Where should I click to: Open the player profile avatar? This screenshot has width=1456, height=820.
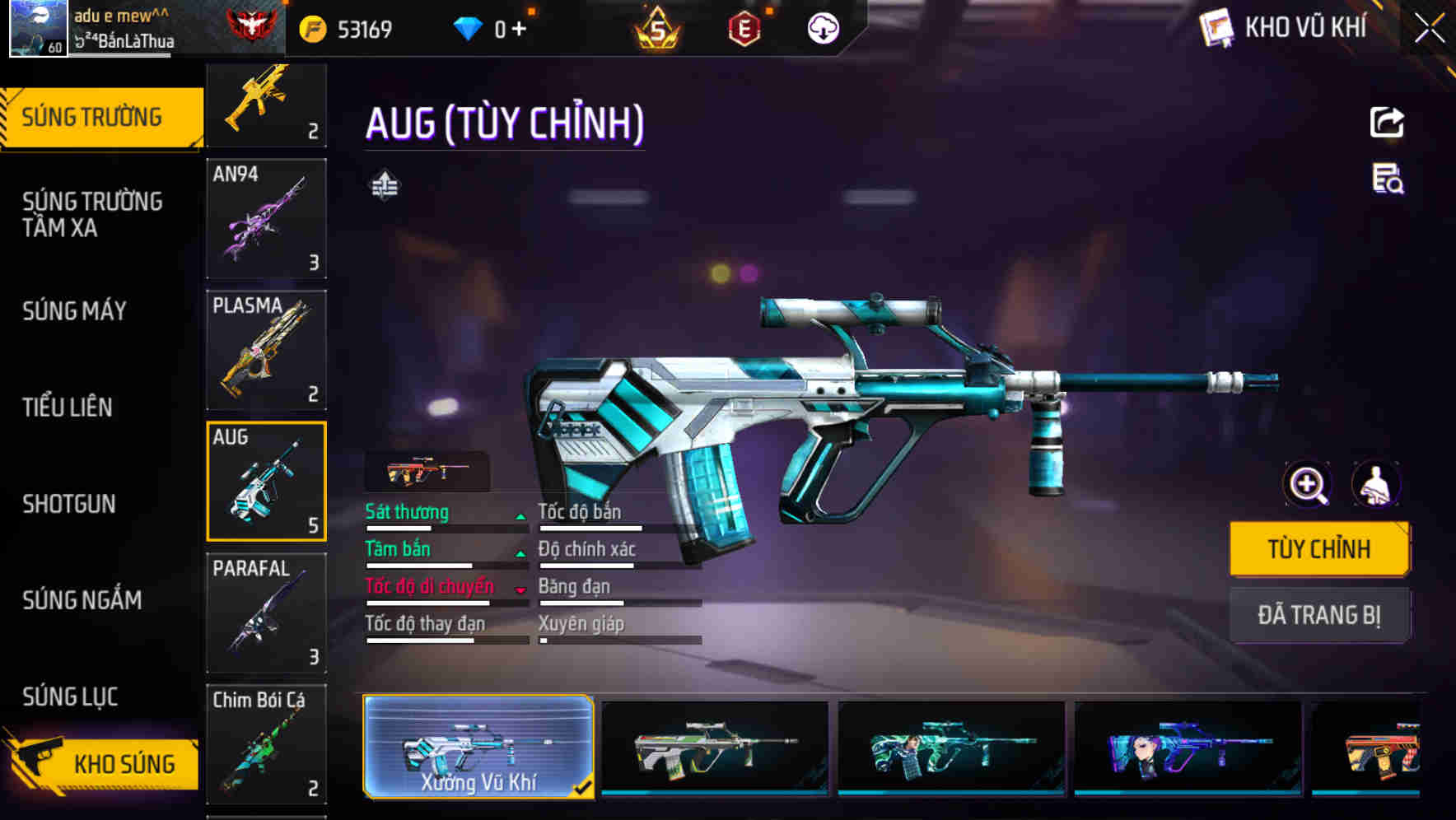pos(38,29)
